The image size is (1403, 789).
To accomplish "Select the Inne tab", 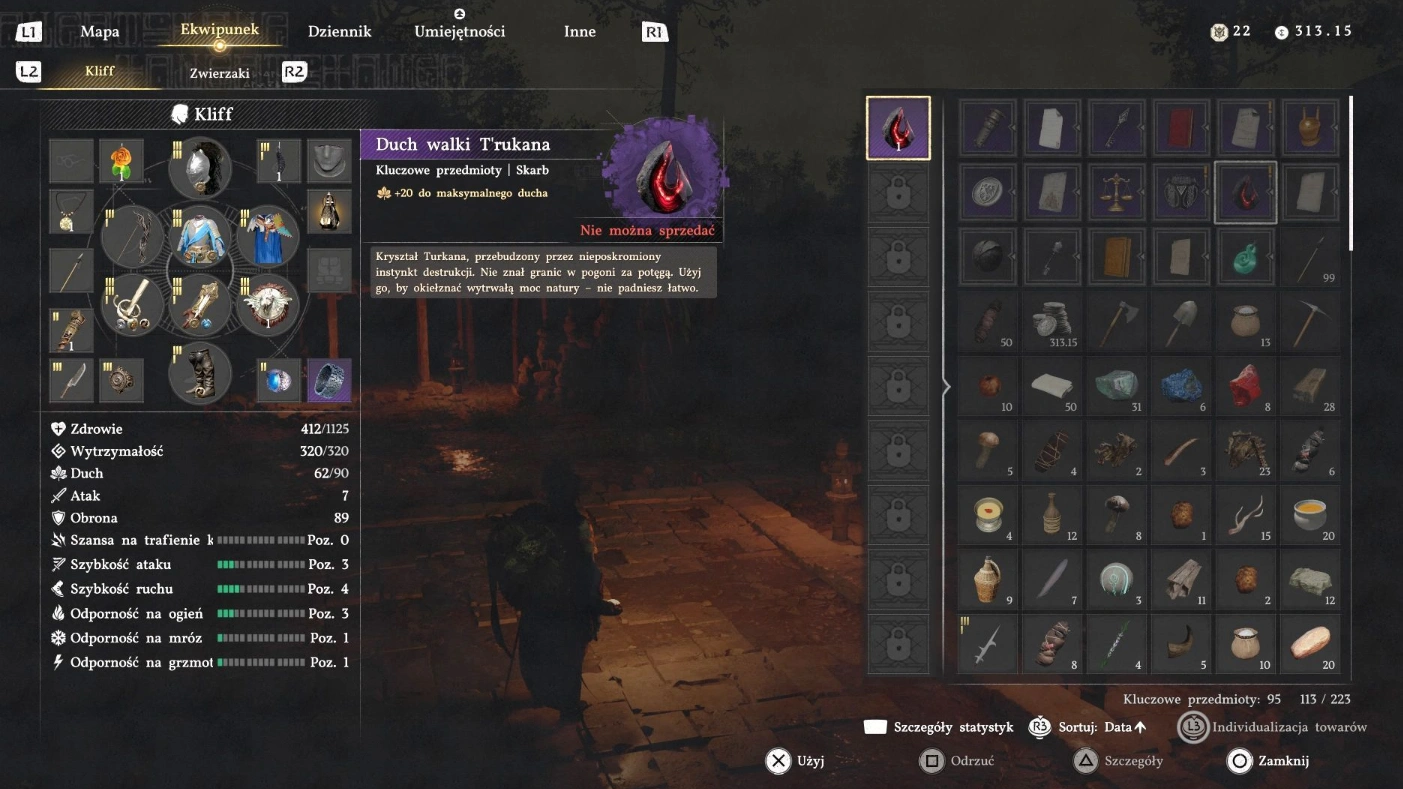I will tap(579, 32).
